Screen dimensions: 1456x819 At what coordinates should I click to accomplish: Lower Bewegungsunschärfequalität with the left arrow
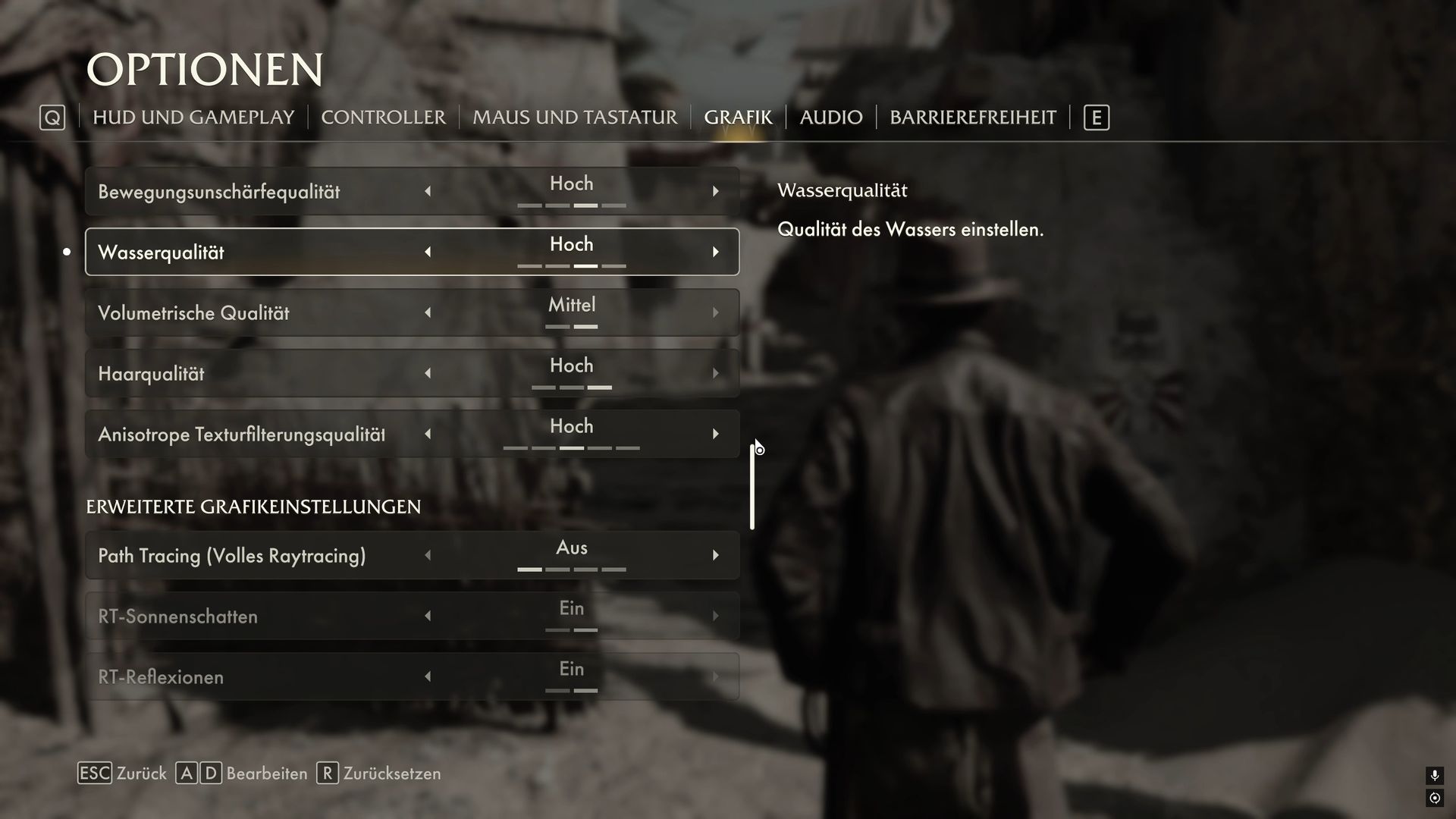tap(428, 191)
